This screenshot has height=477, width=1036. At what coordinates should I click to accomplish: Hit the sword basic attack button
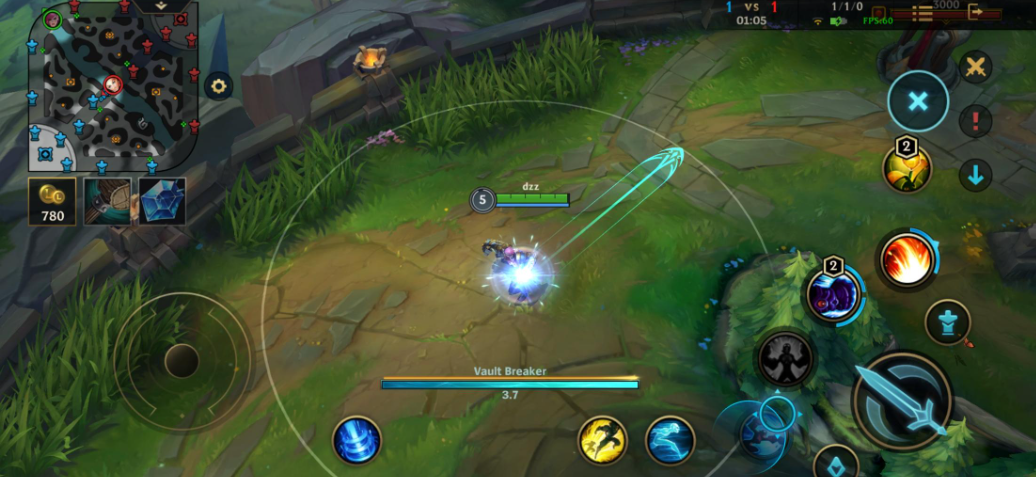(x=903, y=401)
